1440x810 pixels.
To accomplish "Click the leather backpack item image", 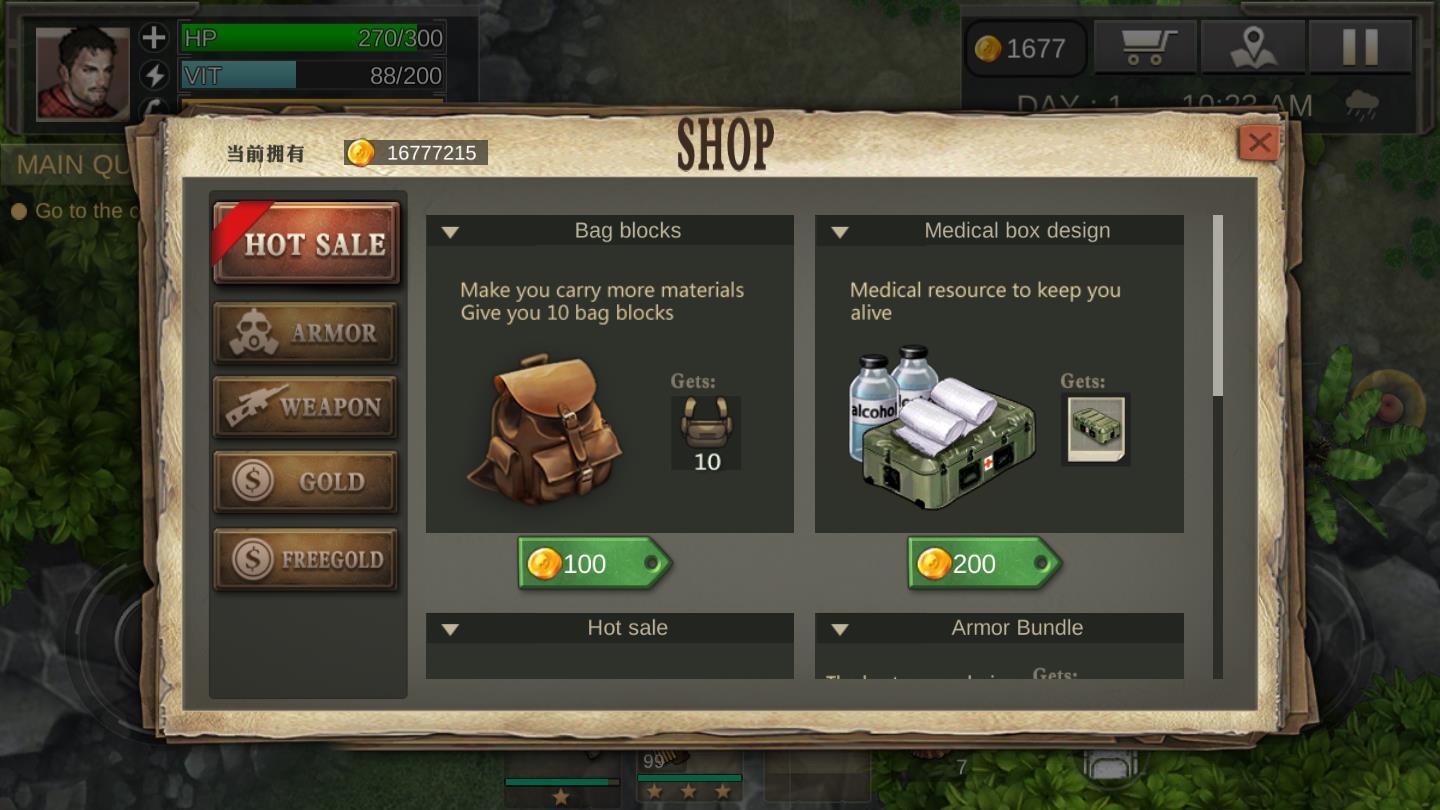I will (545, 429).
